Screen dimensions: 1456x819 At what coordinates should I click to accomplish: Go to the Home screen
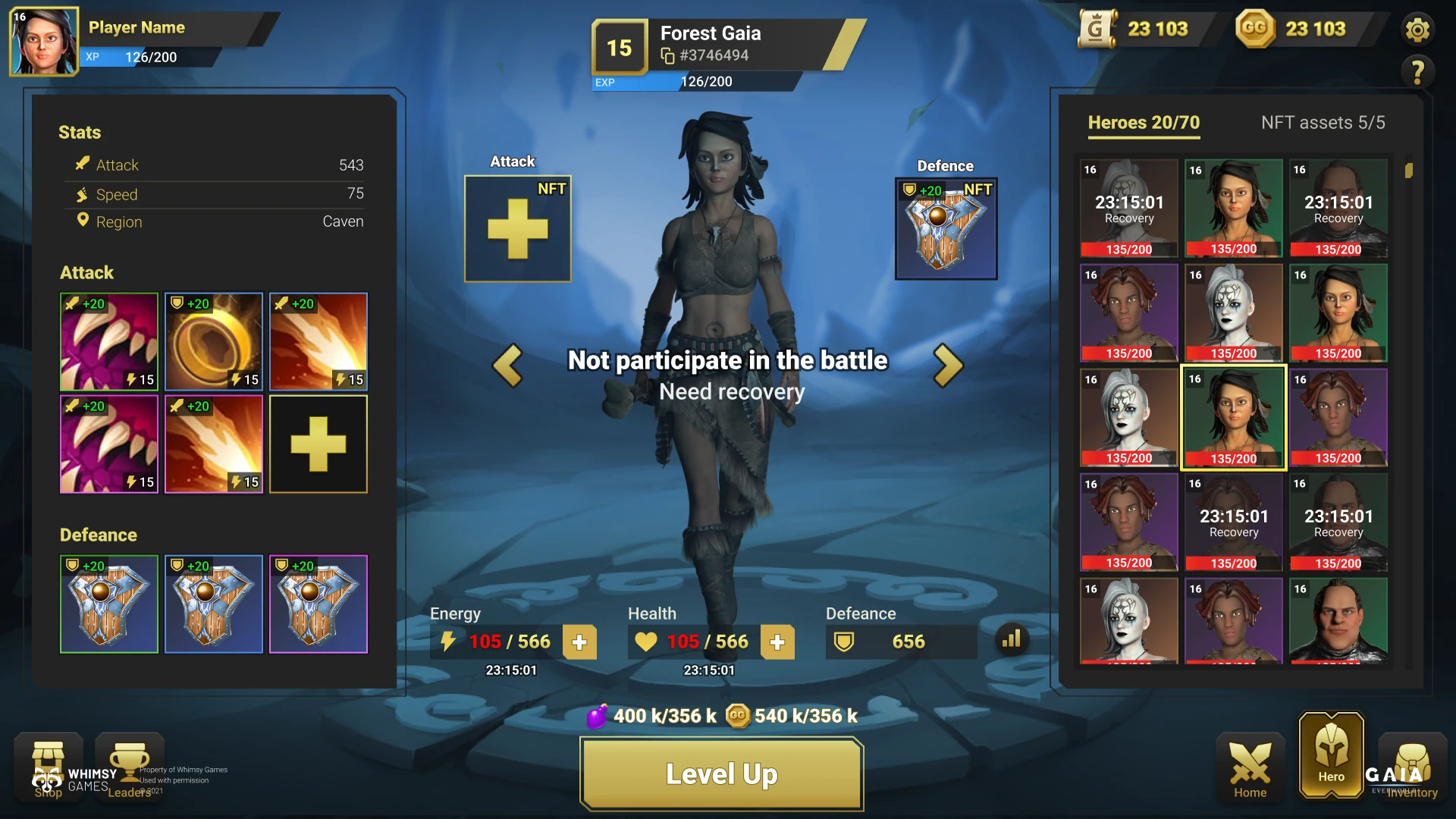tap(1250, 770)
